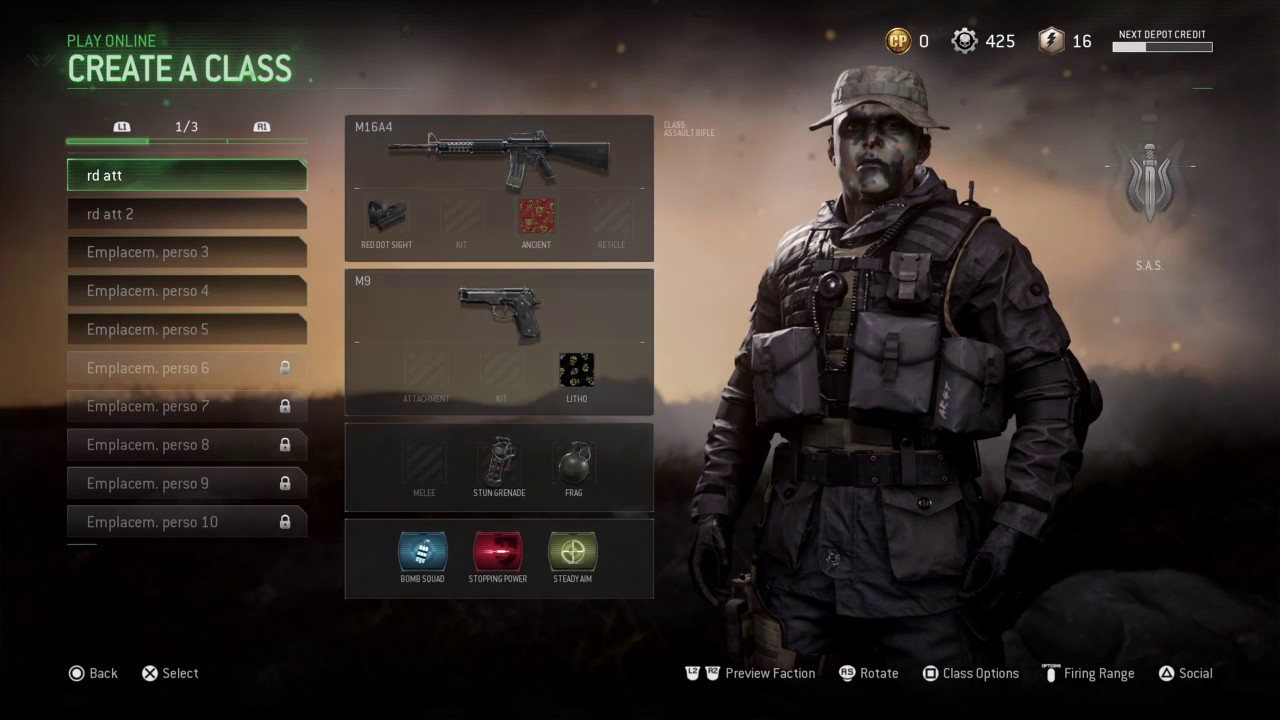This screenshot has width=1280, height=720.
Task: Swap the Stun Grenade tactical slot
Action: coord(499,463)
